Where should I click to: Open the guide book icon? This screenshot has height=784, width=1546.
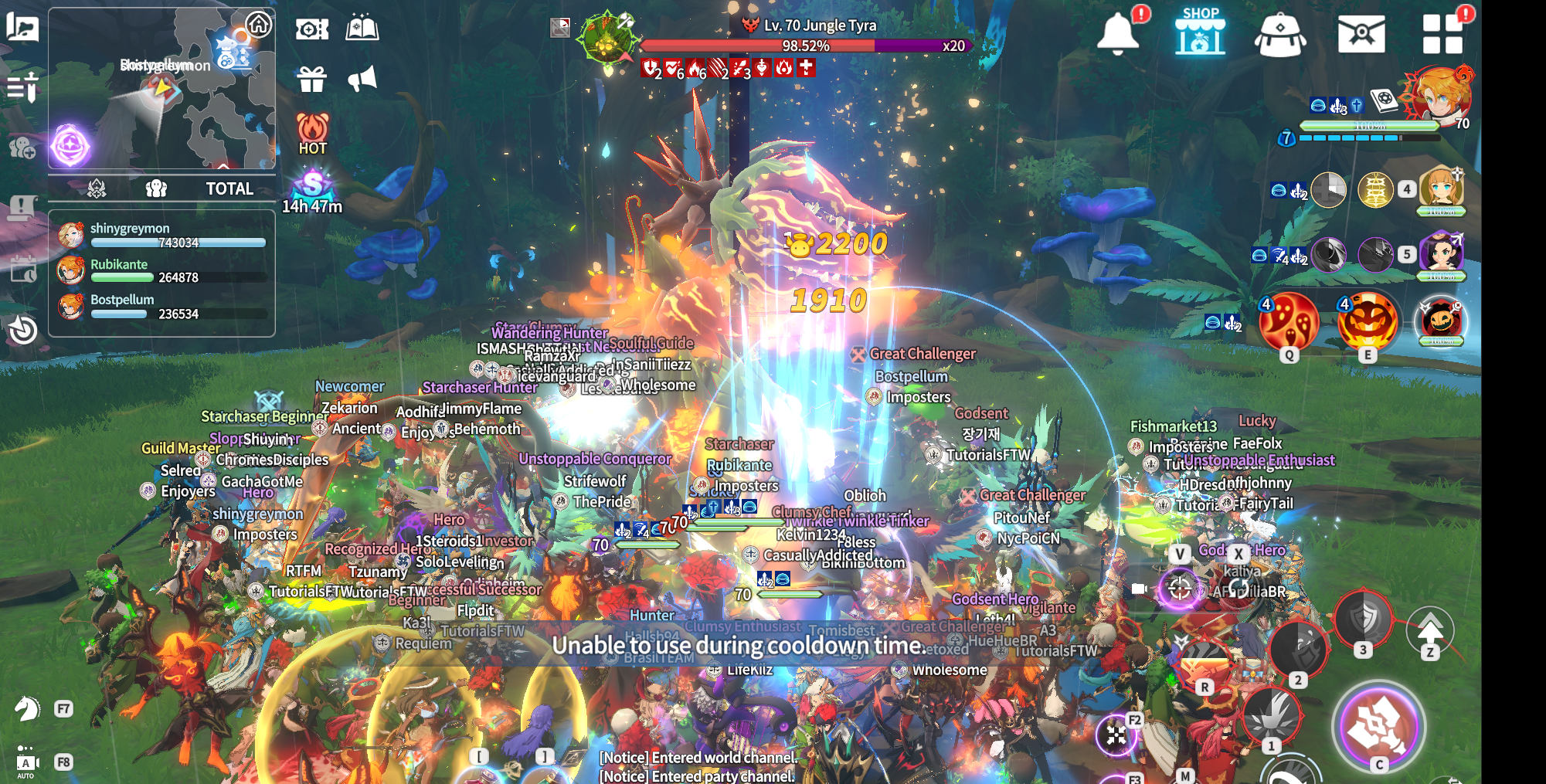(x=362, y=29)
